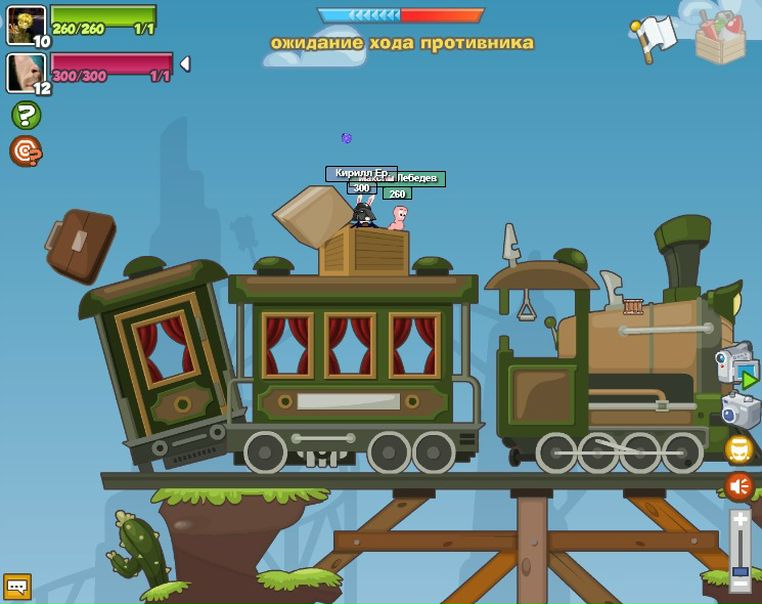Click the orange target hint button

pyautogui.click(x=25, y=151)
